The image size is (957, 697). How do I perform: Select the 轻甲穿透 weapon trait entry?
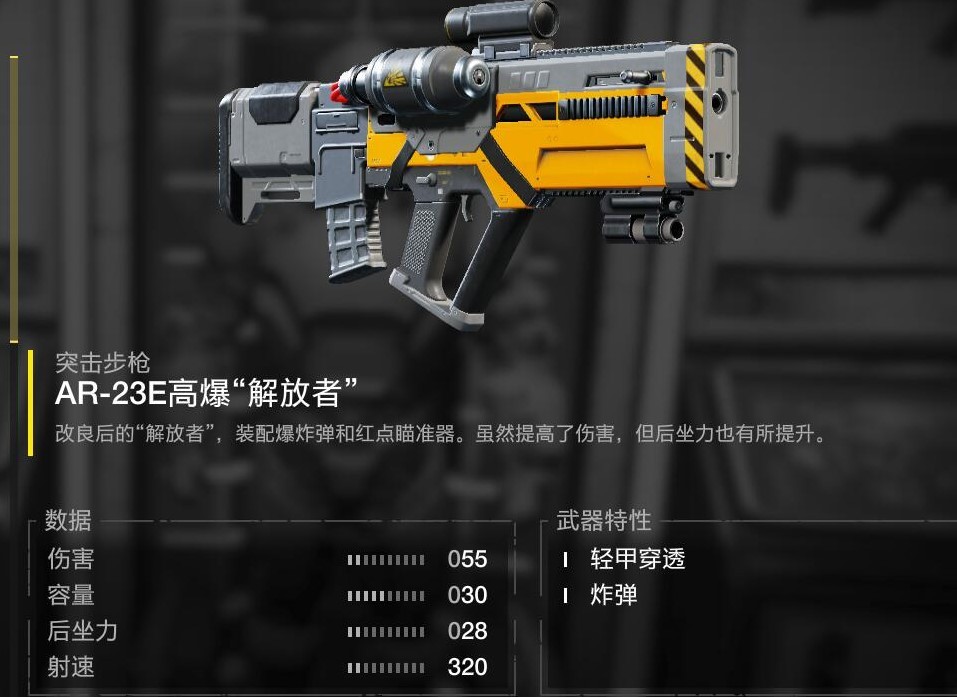click(x=637, y=559)
